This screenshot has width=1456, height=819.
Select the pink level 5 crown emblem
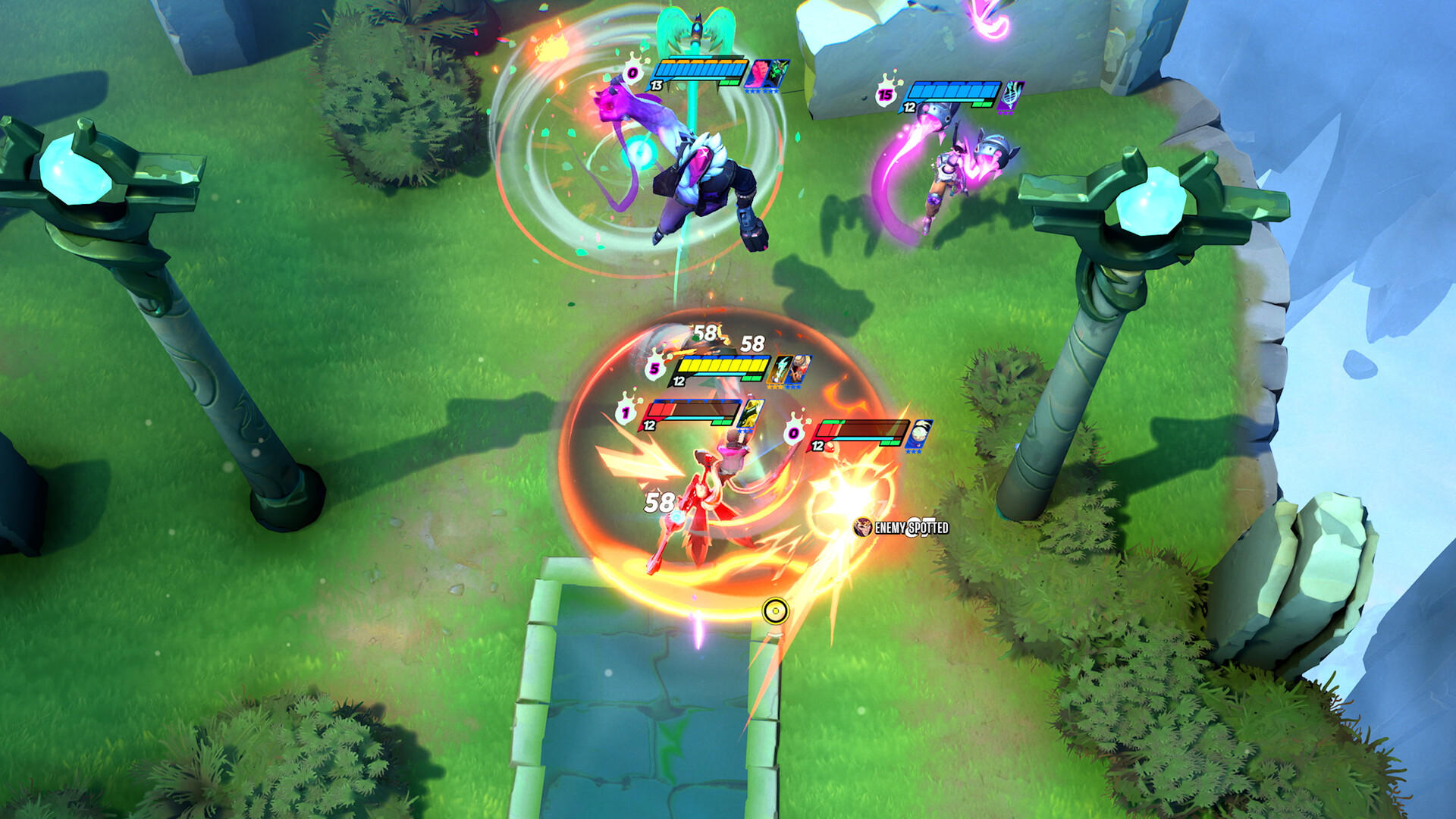654,369
